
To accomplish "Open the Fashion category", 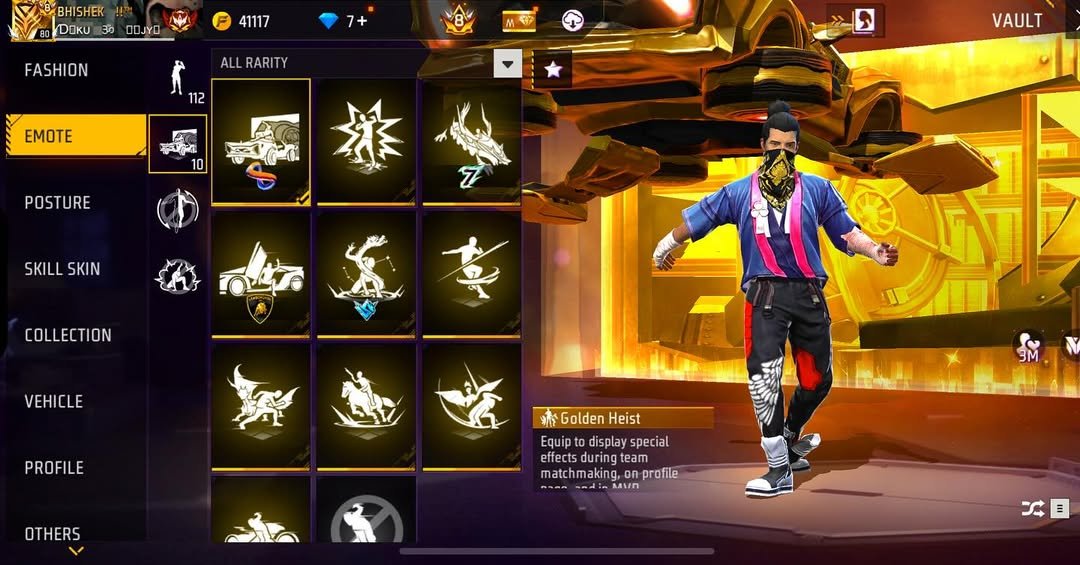I will click(x=57, y=70).
